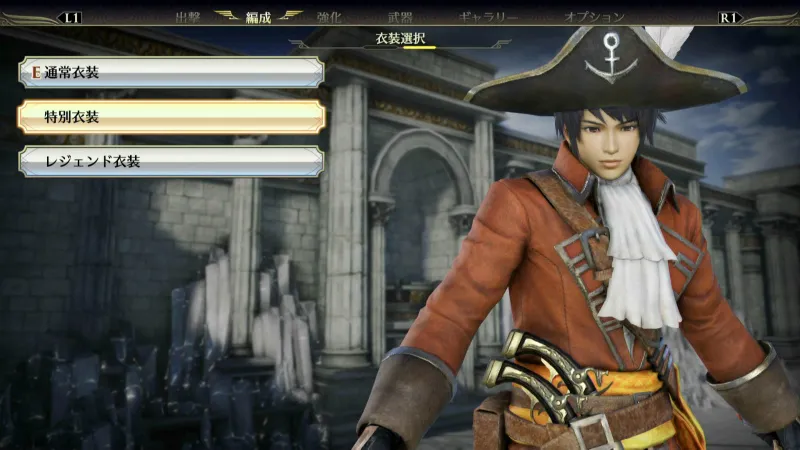Switch to the 武器 tab
Screen dimensions: 800x450
[x=400, y=17]
